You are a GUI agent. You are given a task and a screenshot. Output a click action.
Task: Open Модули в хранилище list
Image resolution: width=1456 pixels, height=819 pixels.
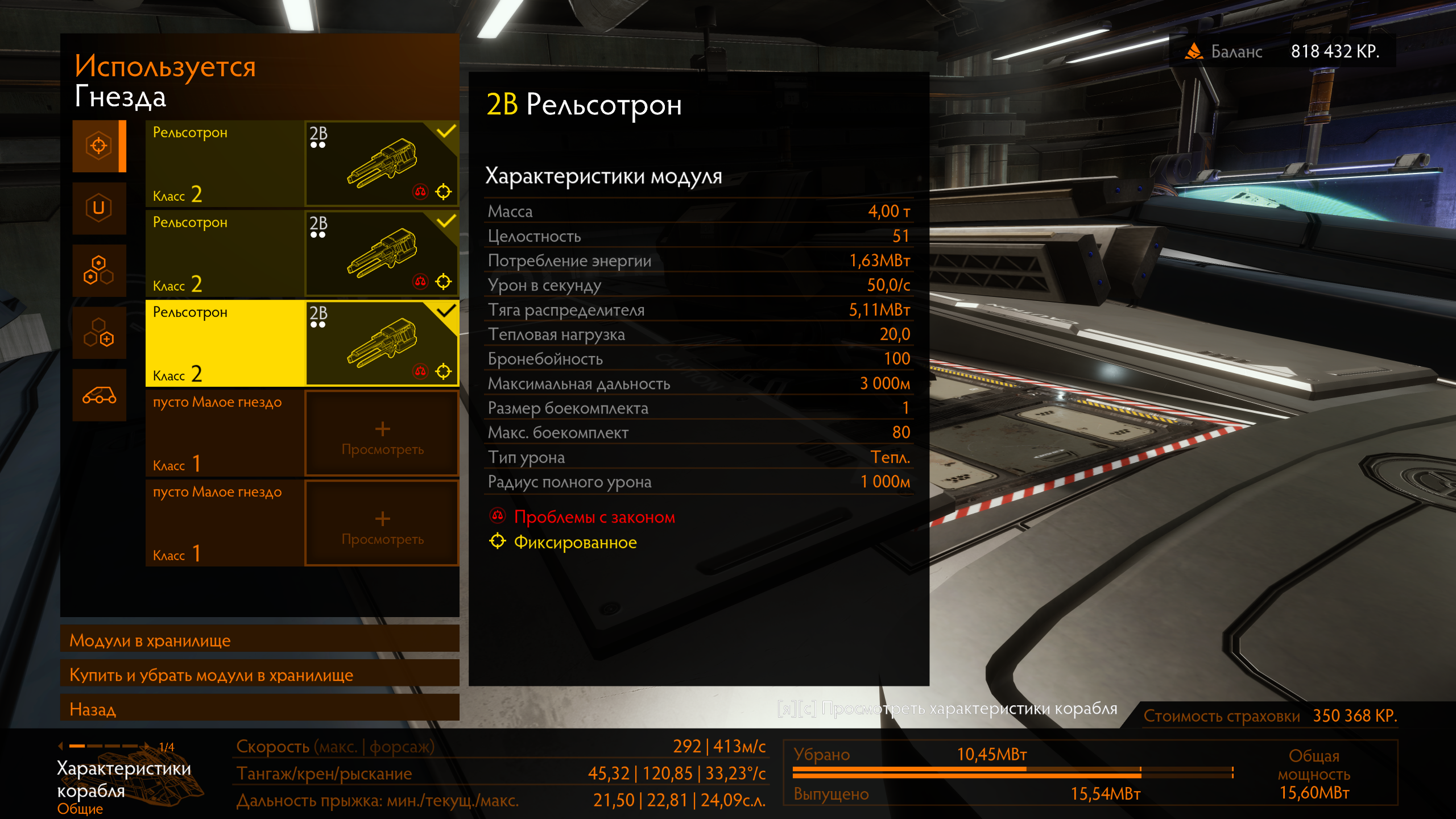(x=259, y=640)
